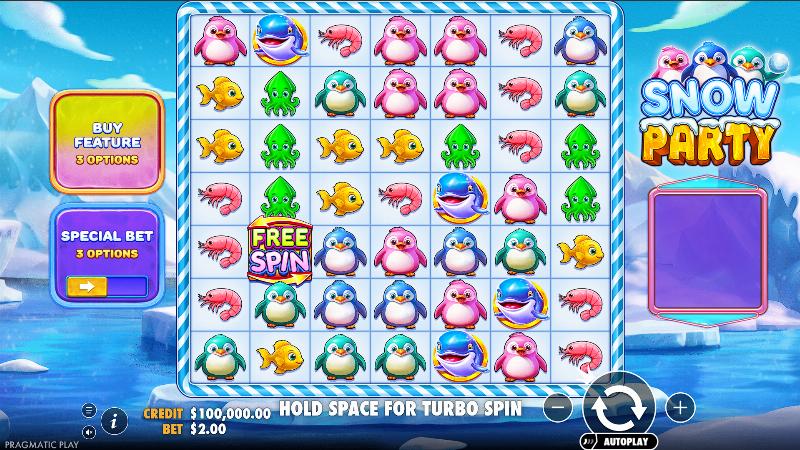Toggle the Special Bet arrow switch
The image size is (800, 450).
106,286
